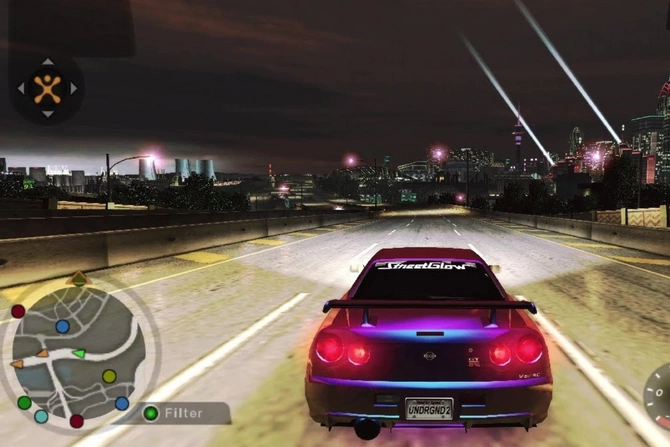
Task: Click the right arrow beside the orange figure
Action: point(73,88)
